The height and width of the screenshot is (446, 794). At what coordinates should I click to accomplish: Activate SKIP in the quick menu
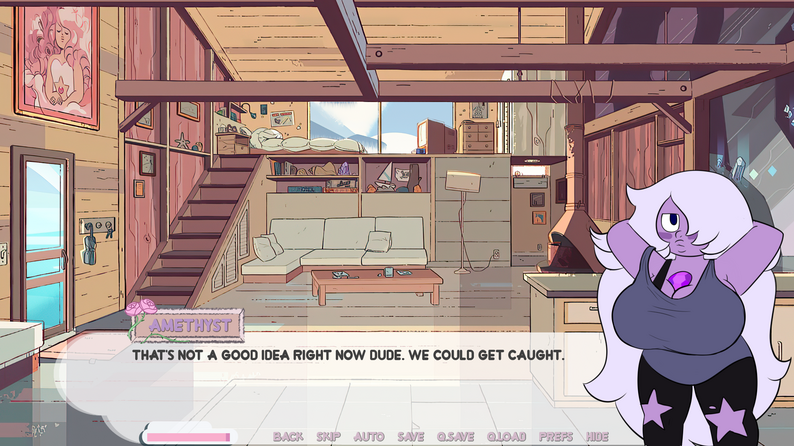click(328, 436)
